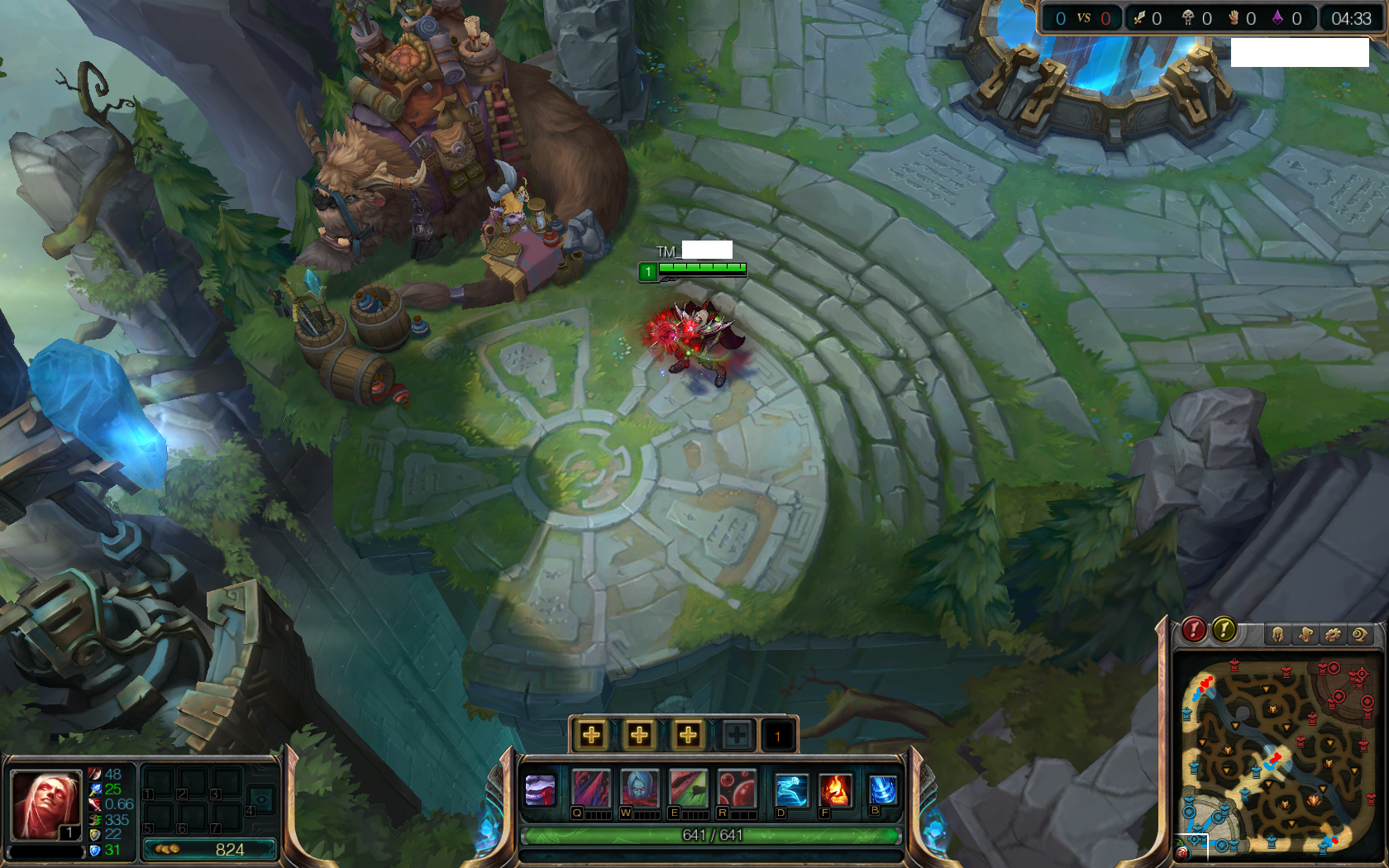1389x868 pixels.
Task: Use the Tides of Blood E ability
Action: (x=688, y=789)
